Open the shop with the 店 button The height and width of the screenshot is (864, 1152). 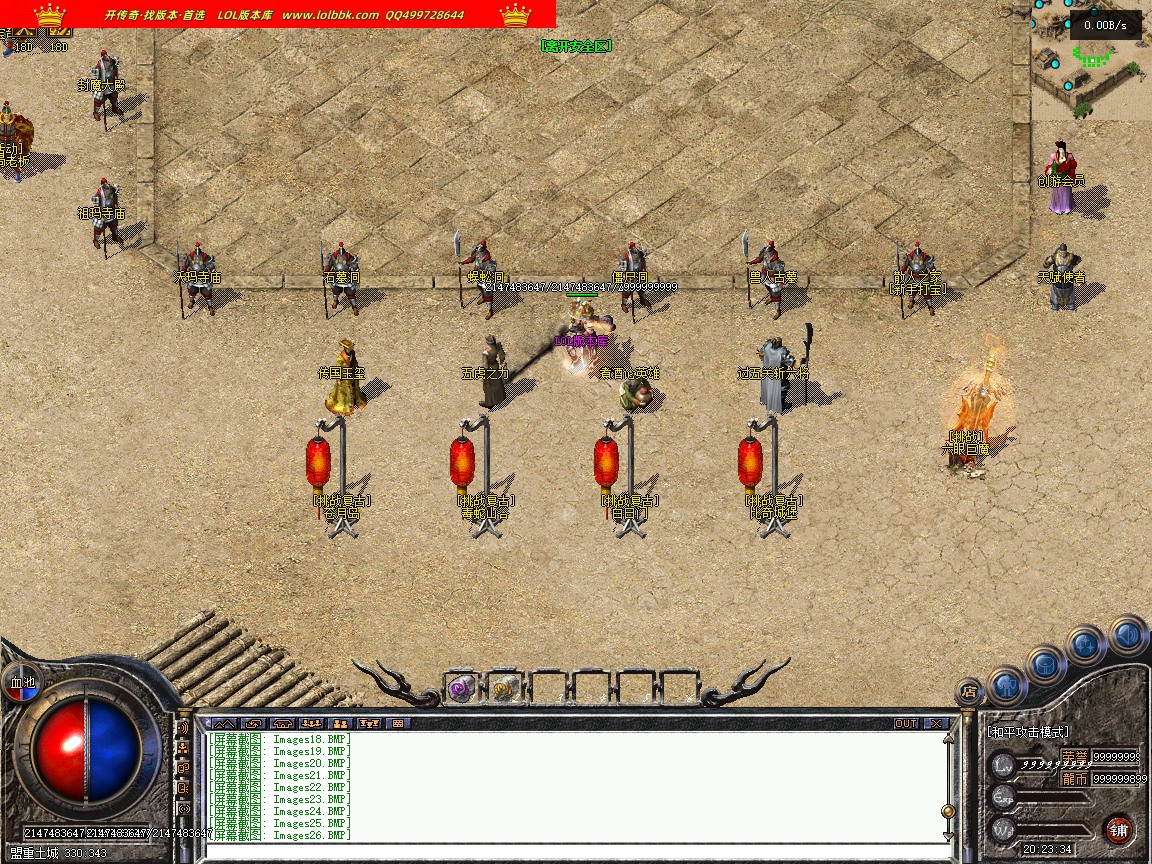[x=968, y=690]
